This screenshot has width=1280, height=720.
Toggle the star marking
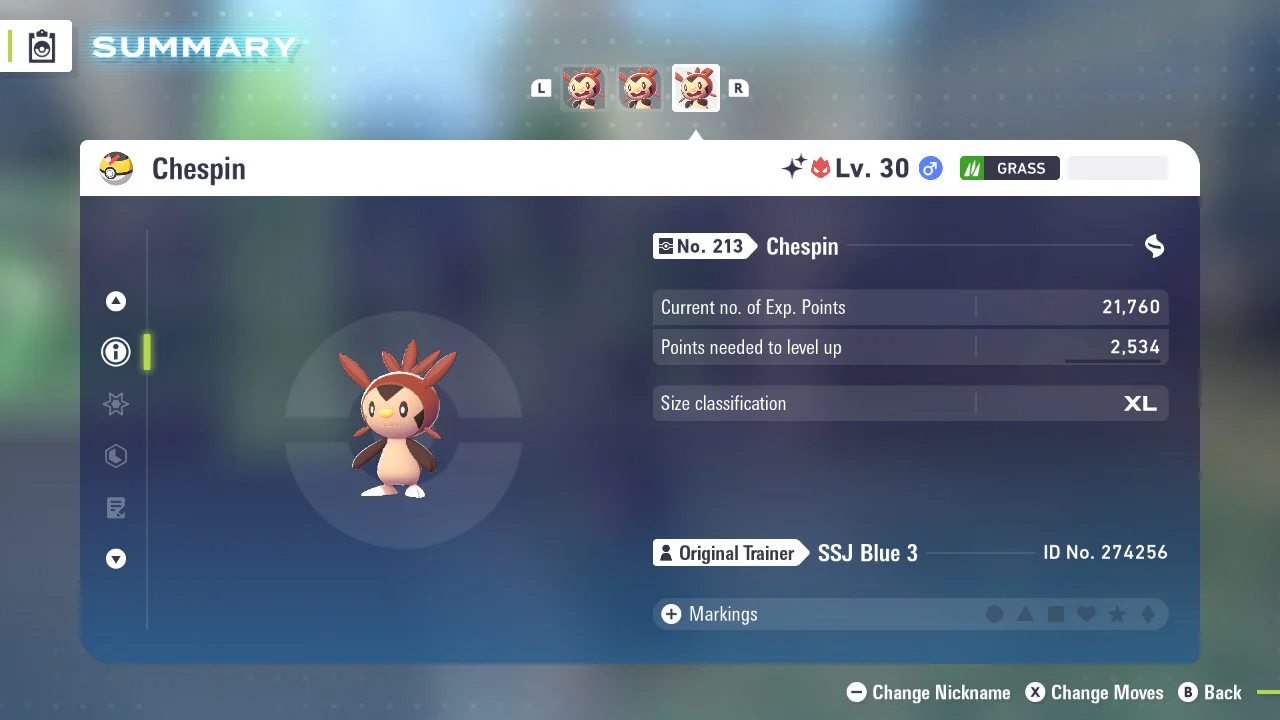click(1117, 614)
